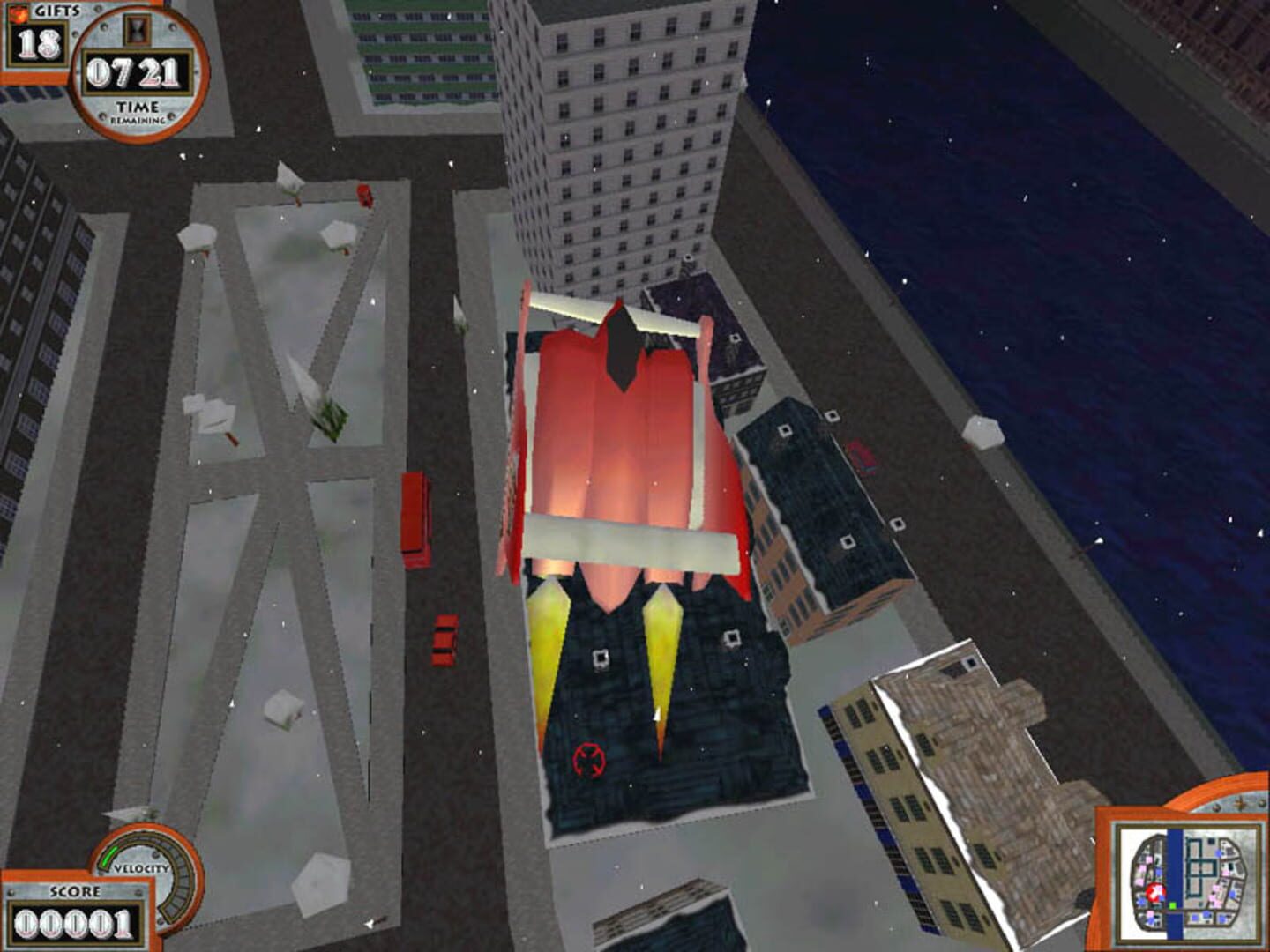Click the green velocity needle on the gauge
Image resolution: width=1270 pixels, height=952 pixels.
pyautogui.click(x=110, y=857)
